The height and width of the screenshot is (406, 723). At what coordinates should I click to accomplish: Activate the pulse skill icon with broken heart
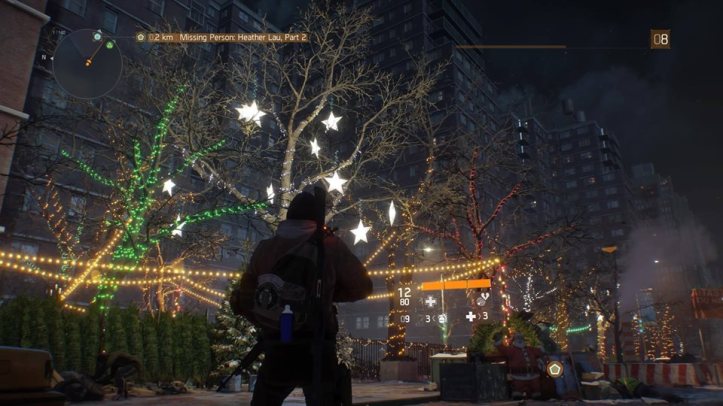482,300
